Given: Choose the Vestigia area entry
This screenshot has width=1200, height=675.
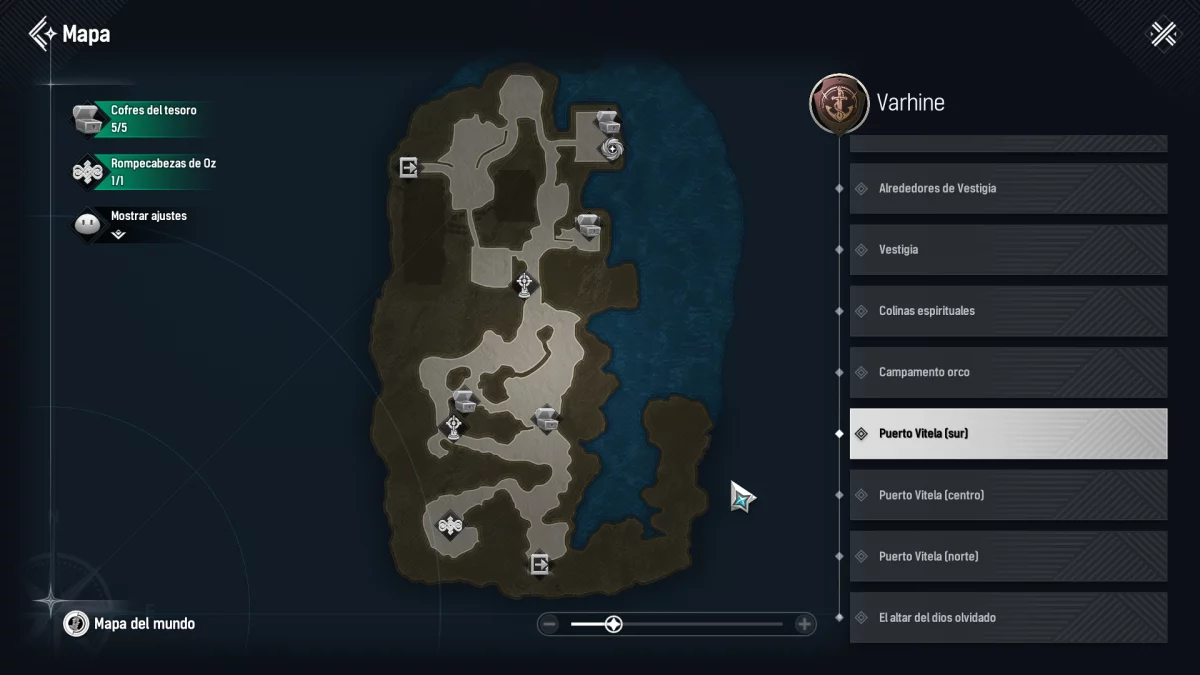Looking at the screenshot, I should coord(1008,249).
